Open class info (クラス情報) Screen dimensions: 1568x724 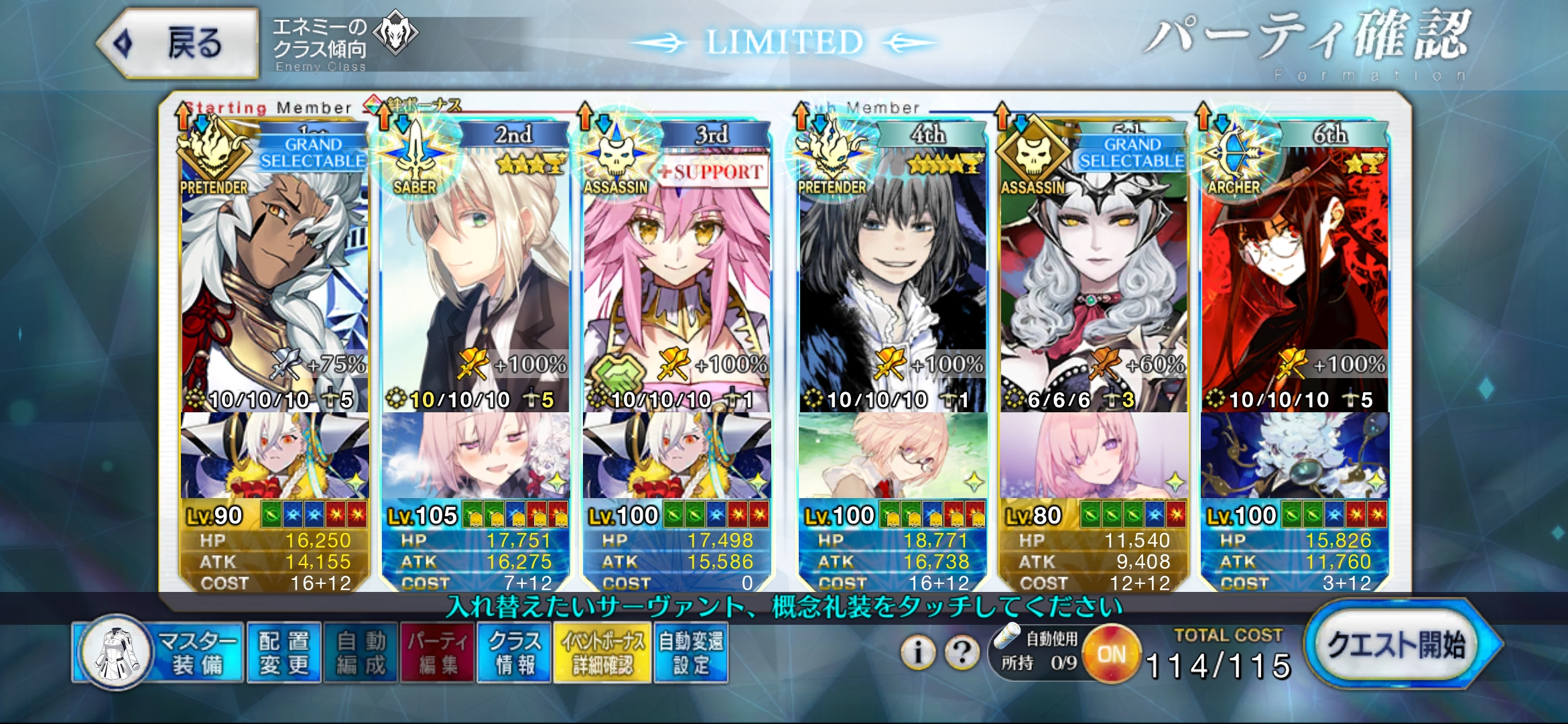(x=514, y=652)
